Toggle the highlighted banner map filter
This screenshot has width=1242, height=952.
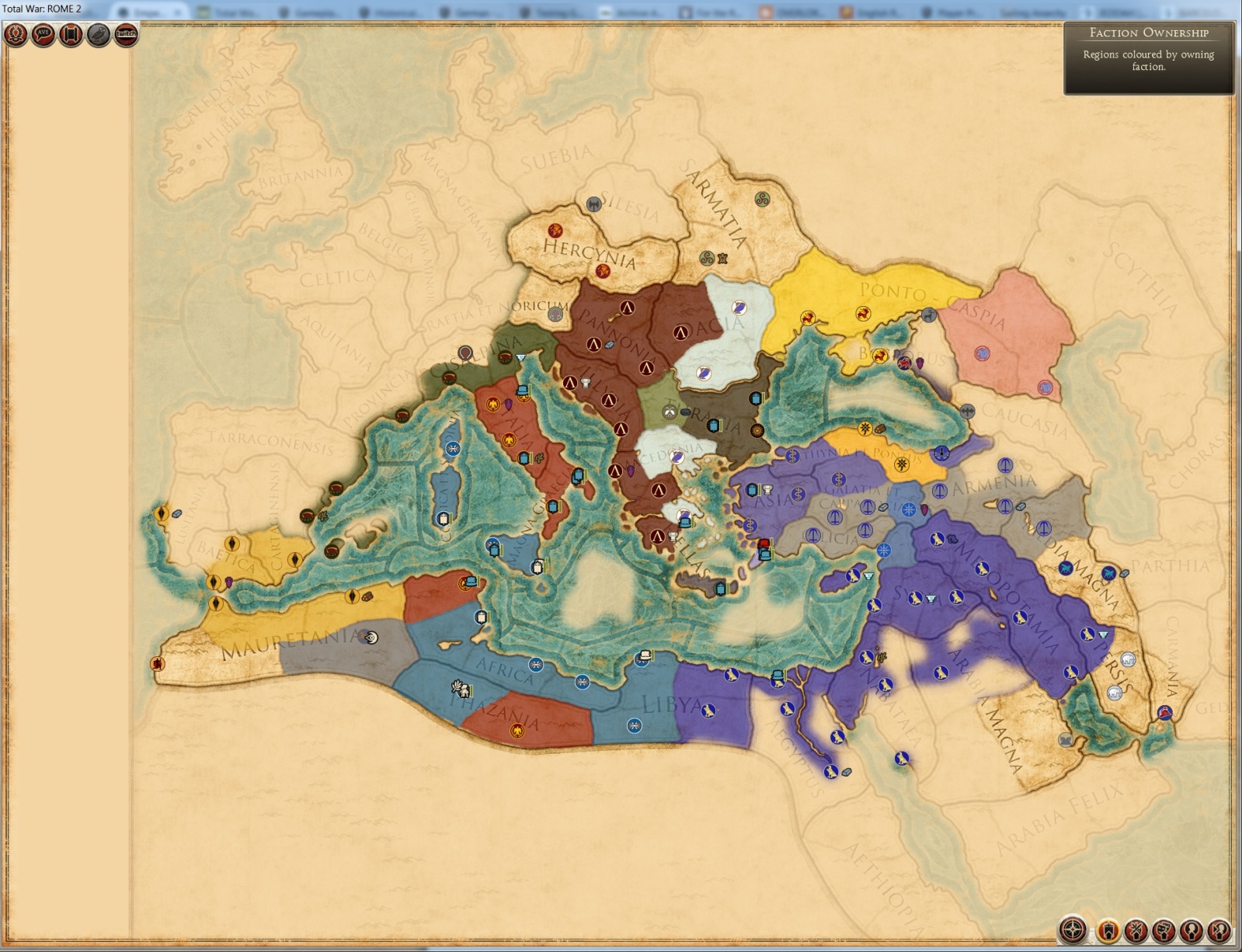(x=1108, y=929)
